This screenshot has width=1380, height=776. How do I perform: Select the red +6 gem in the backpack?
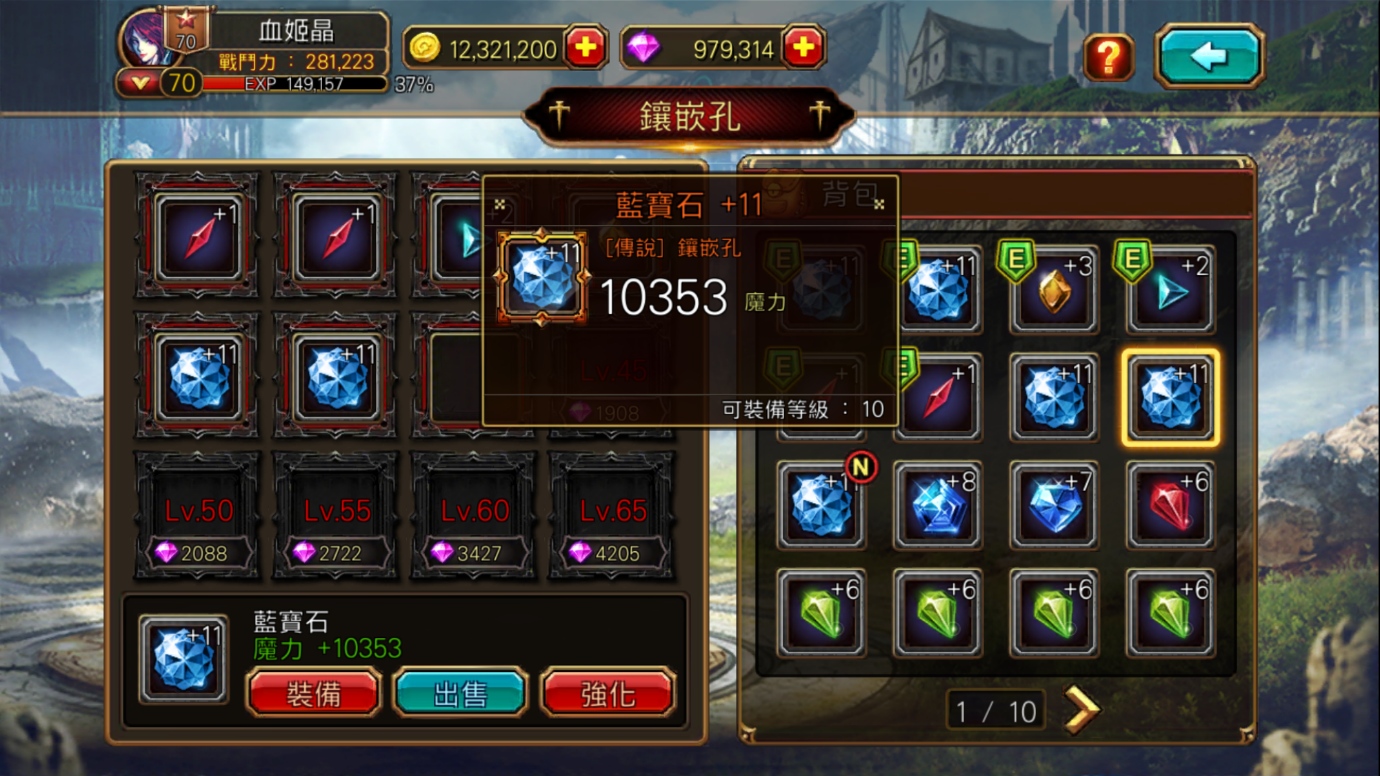tap(1170, 505)
